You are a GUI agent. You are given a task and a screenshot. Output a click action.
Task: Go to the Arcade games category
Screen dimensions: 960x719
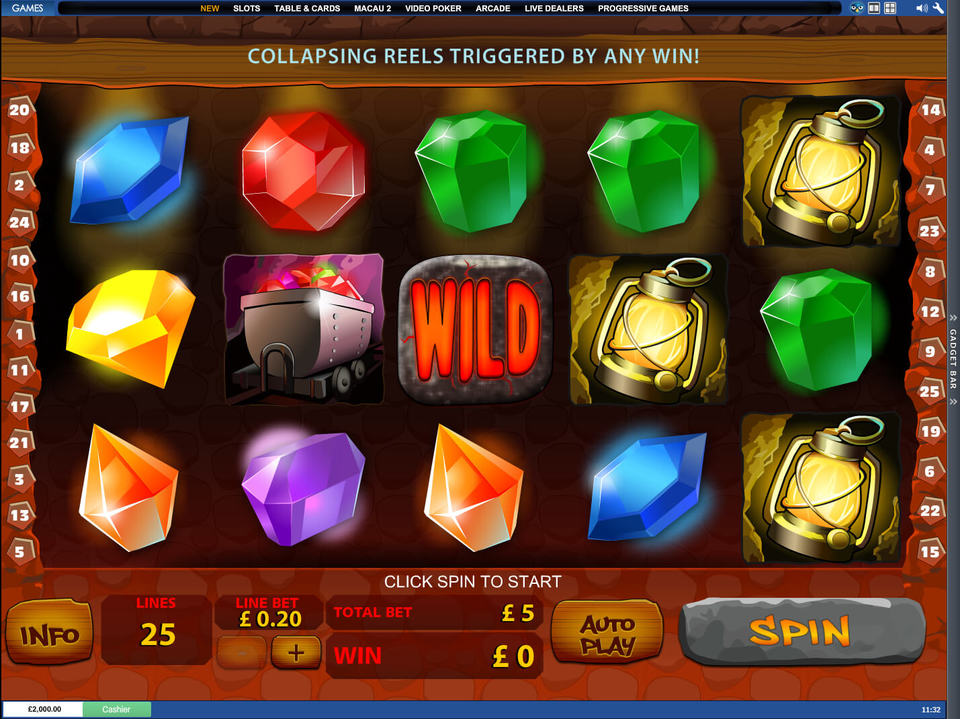point(493,8)
